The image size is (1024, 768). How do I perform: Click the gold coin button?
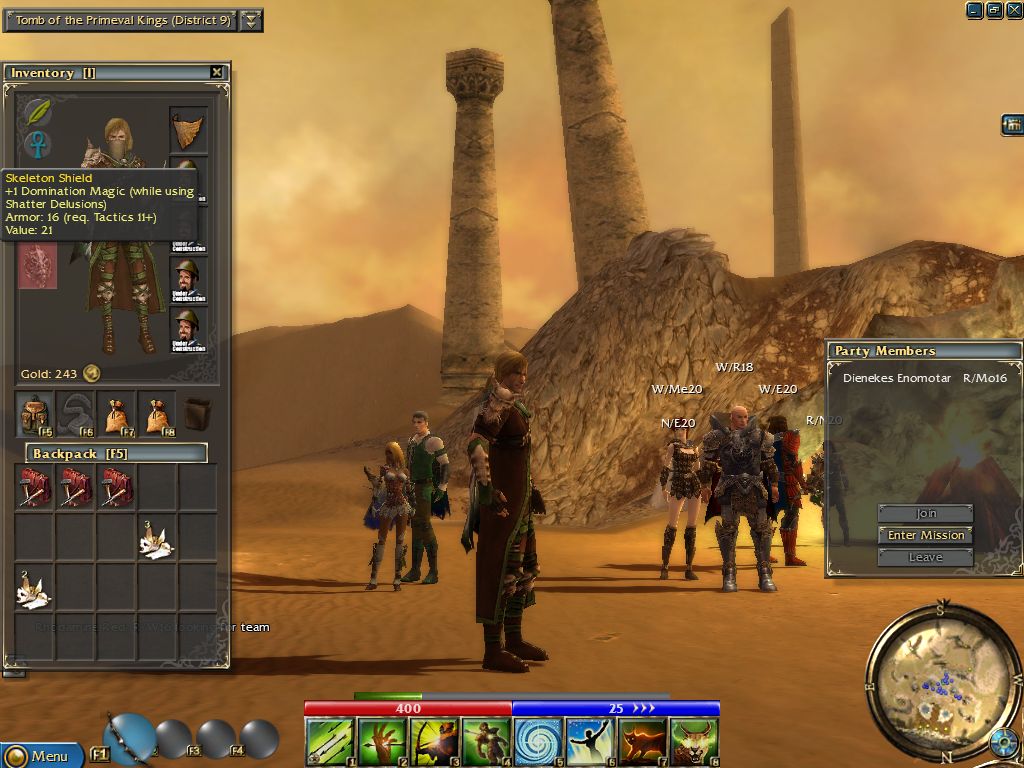[x=91, y=374]
